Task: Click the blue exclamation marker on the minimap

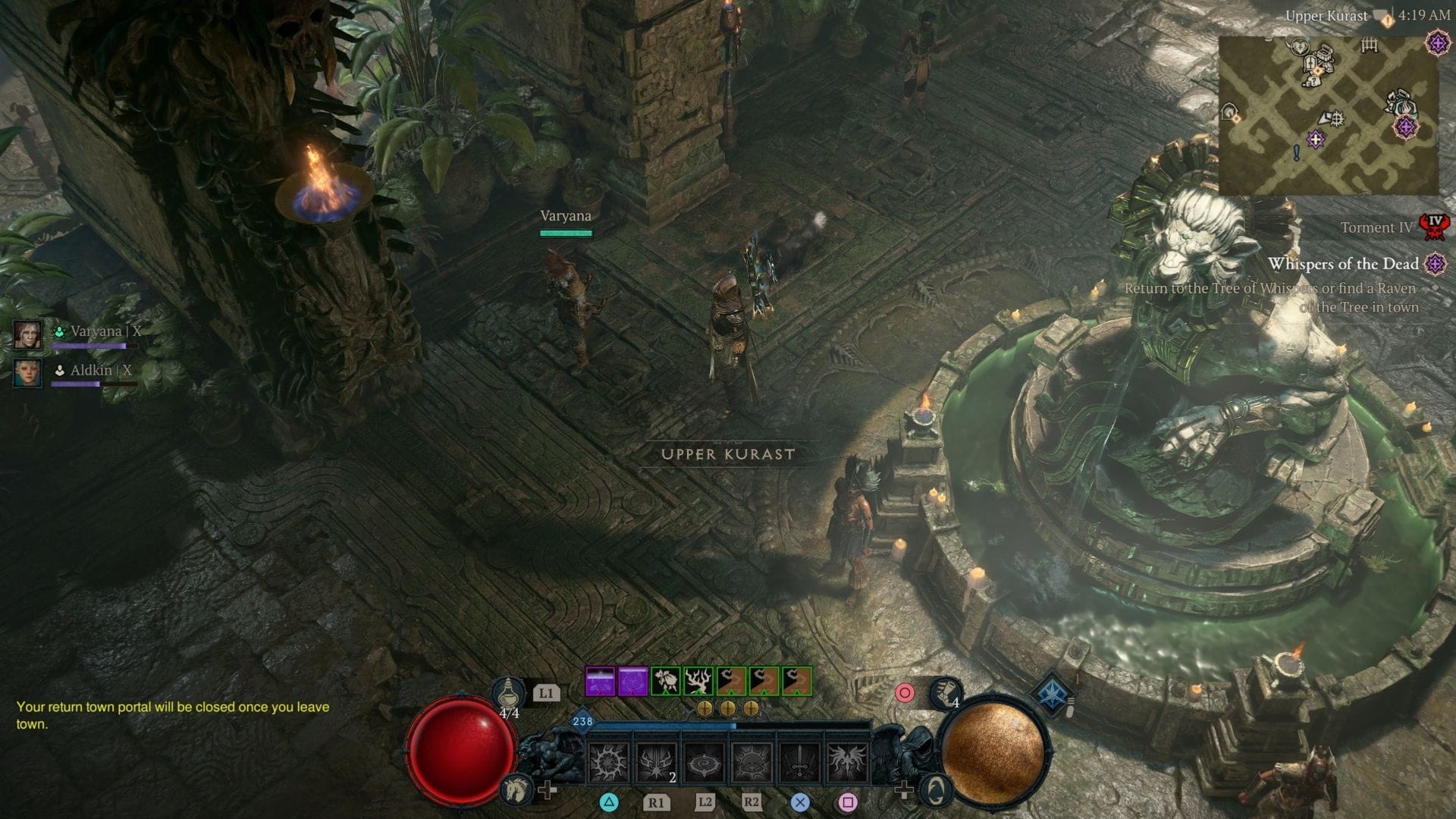Action: [x=1297, y=153]
